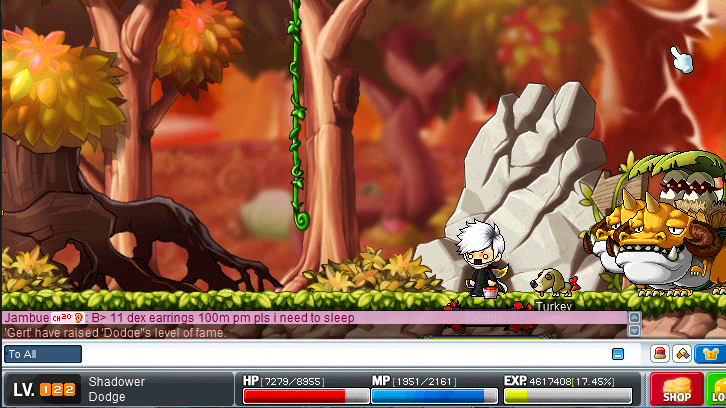Image resolution: width=726 pixels, height=408 pixels.
Task: Open the yellow shirt equipment icon
Action: coord(711,353)
